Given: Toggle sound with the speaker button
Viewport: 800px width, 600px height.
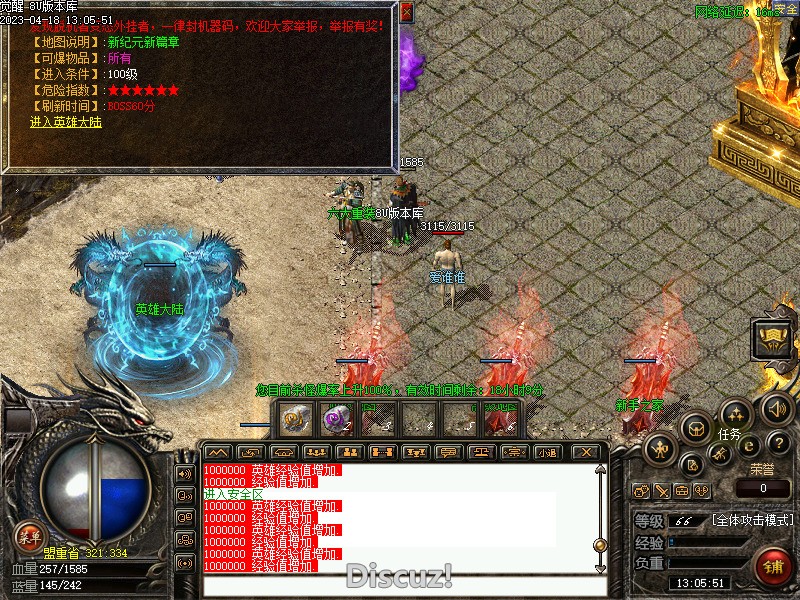Looking at the screenshot, I should pos(777,408).
